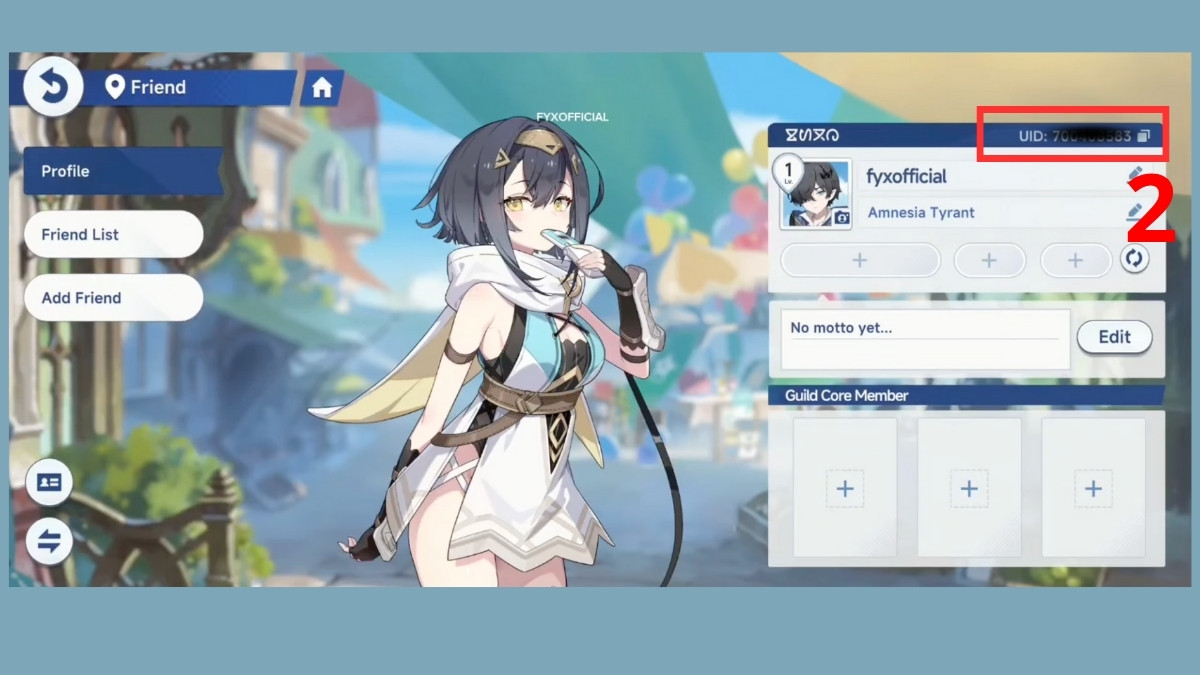Open the ID card icon button
This screenshot has width=1200, height=675.
(x=48, y=482)
